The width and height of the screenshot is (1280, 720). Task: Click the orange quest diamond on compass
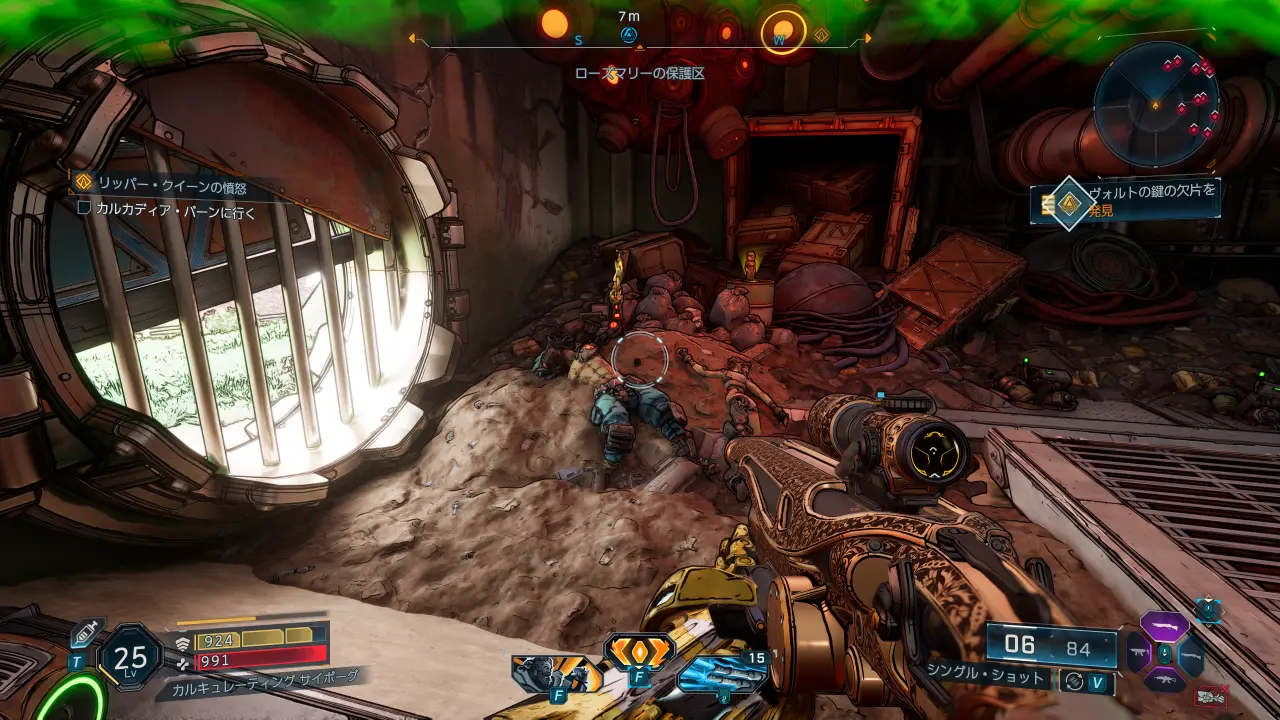coord(822,36)
